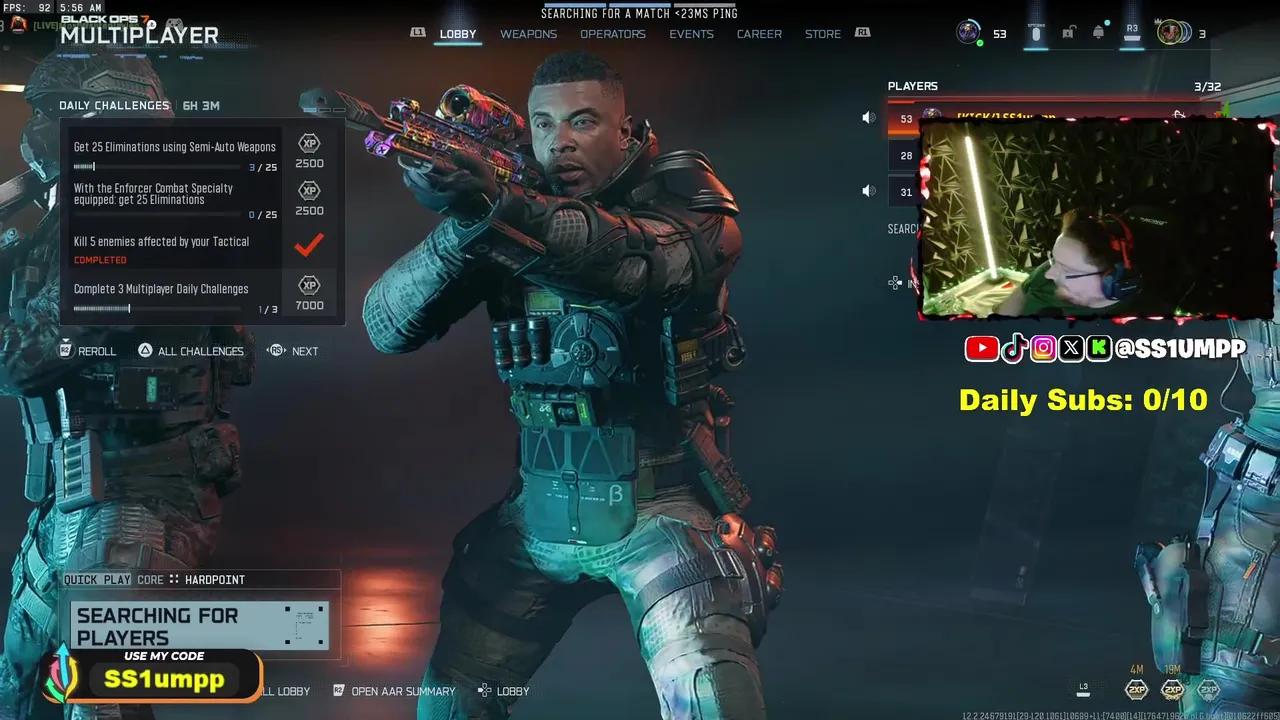
Task: Switch to the Lobby tab
Action: (x=458, y=34)
